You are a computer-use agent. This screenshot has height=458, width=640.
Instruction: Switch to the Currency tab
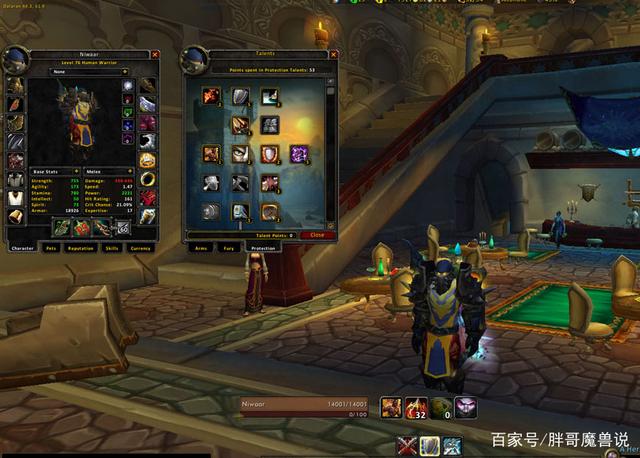(141, 247)
